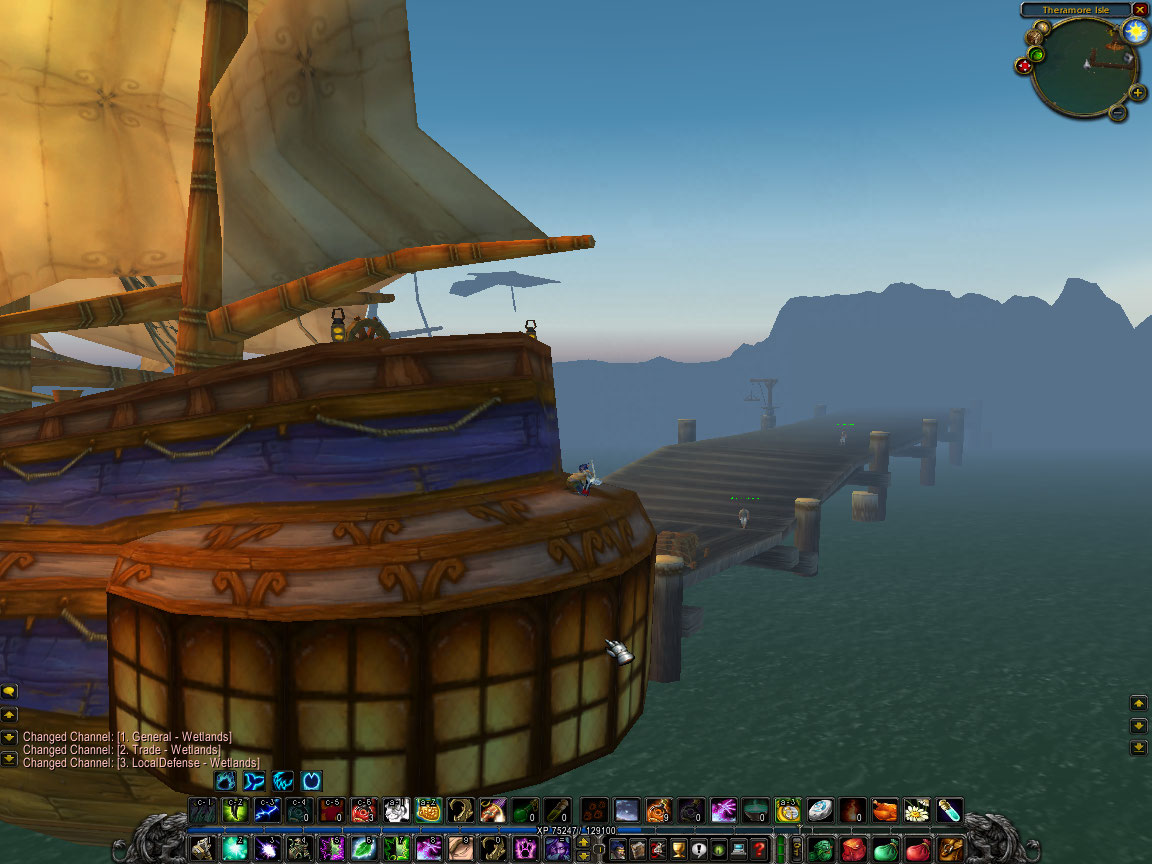Open the chat menu speech bubble button

pyautogui.click(x=9, y=691)
